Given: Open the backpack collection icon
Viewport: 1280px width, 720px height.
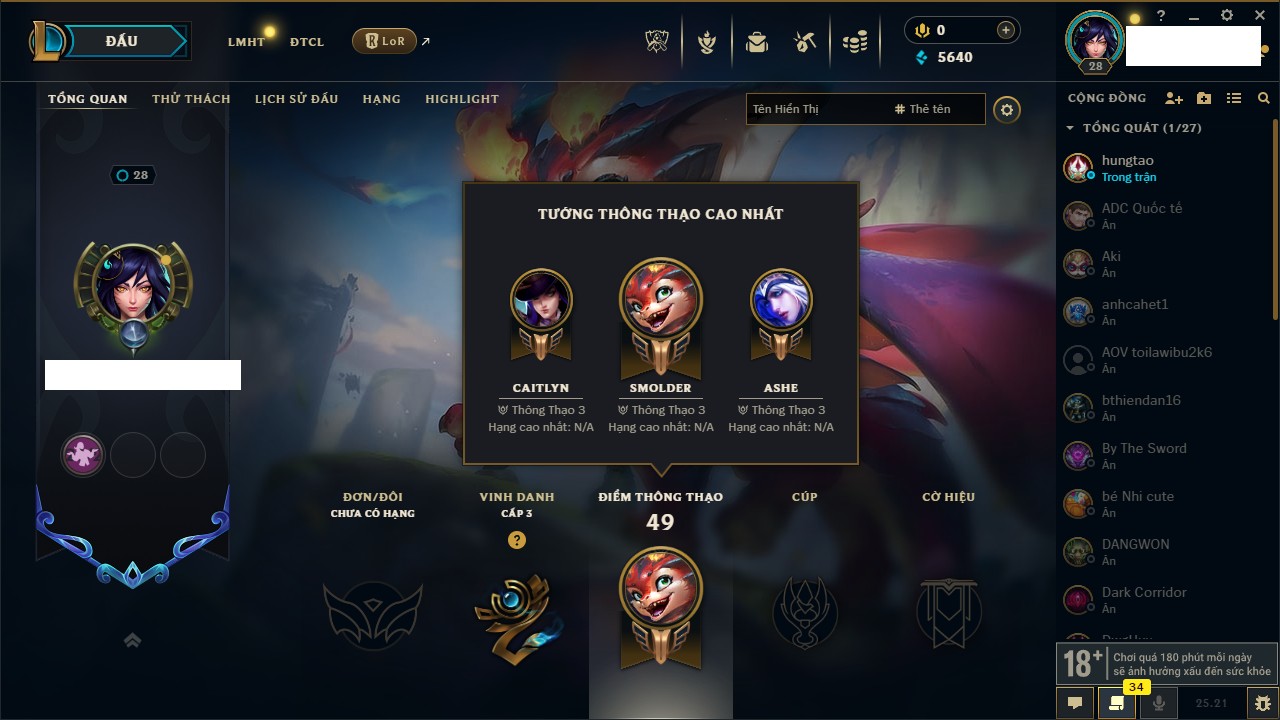Looking at the screenshot, I should point(757,42).
